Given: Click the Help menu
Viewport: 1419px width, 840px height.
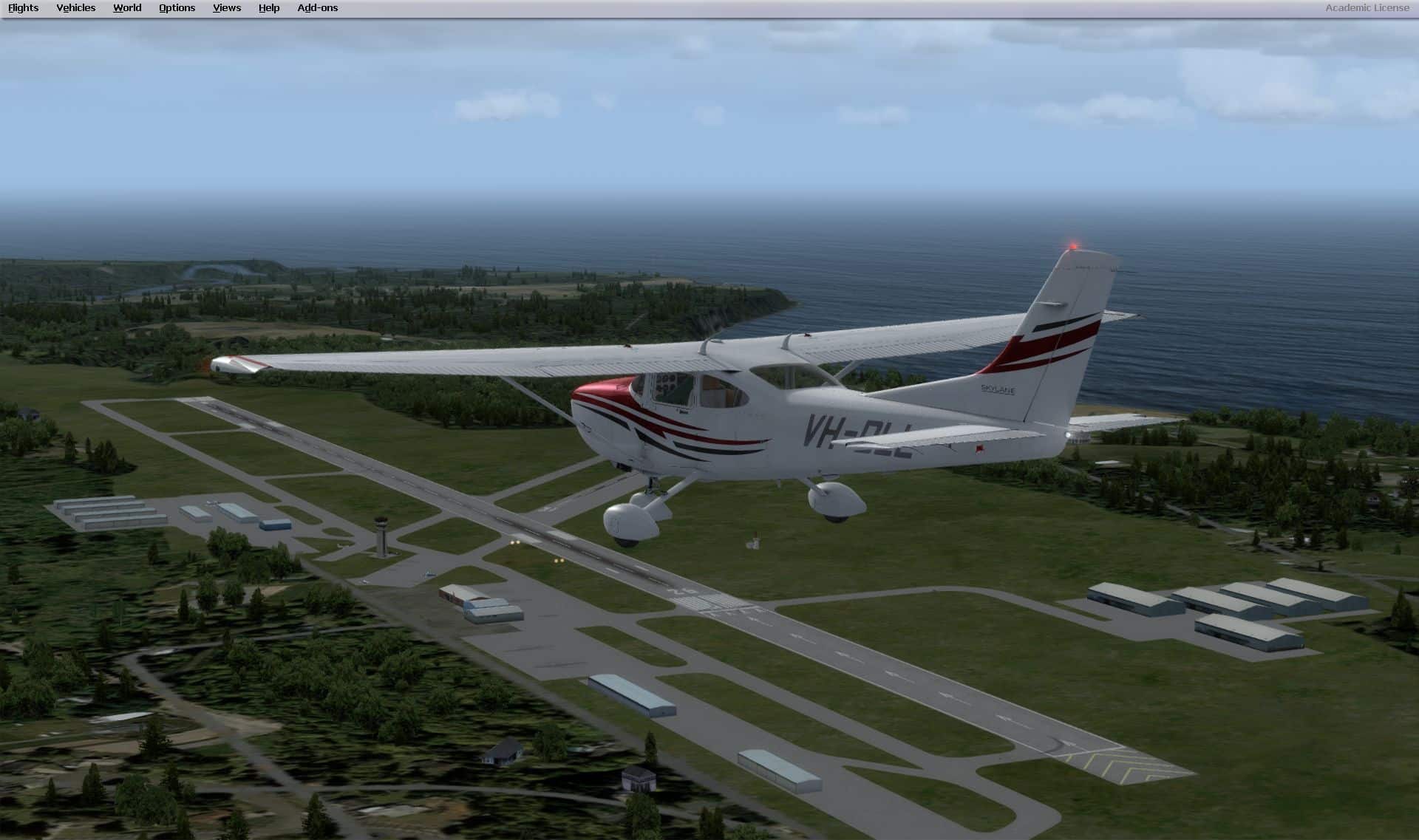Looking at the screenshot, I should [x=269, y=8].
